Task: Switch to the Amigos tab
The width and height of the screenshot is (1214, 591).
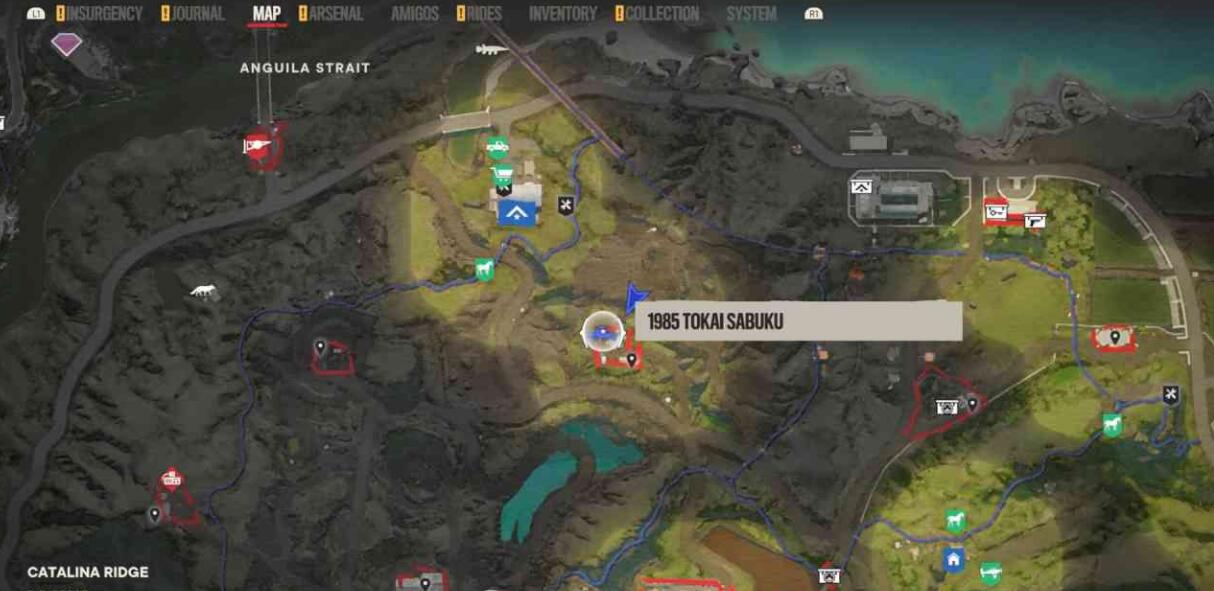Action: tap(415, 14)
